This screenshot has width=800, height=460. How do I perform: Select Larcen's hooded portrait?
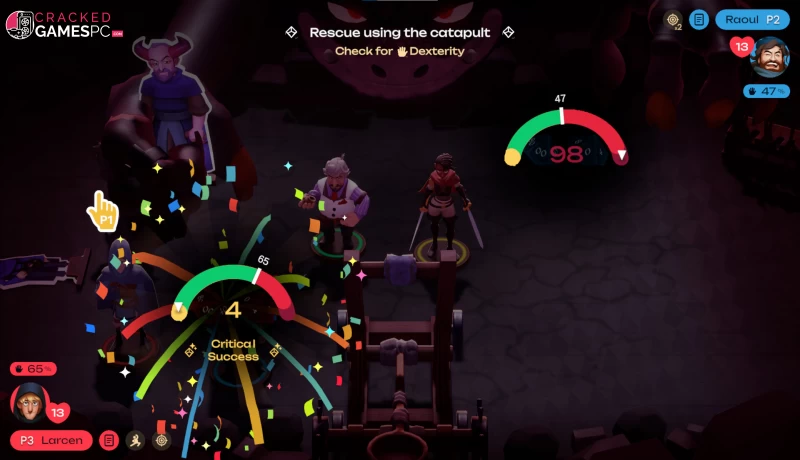point(29,402)
